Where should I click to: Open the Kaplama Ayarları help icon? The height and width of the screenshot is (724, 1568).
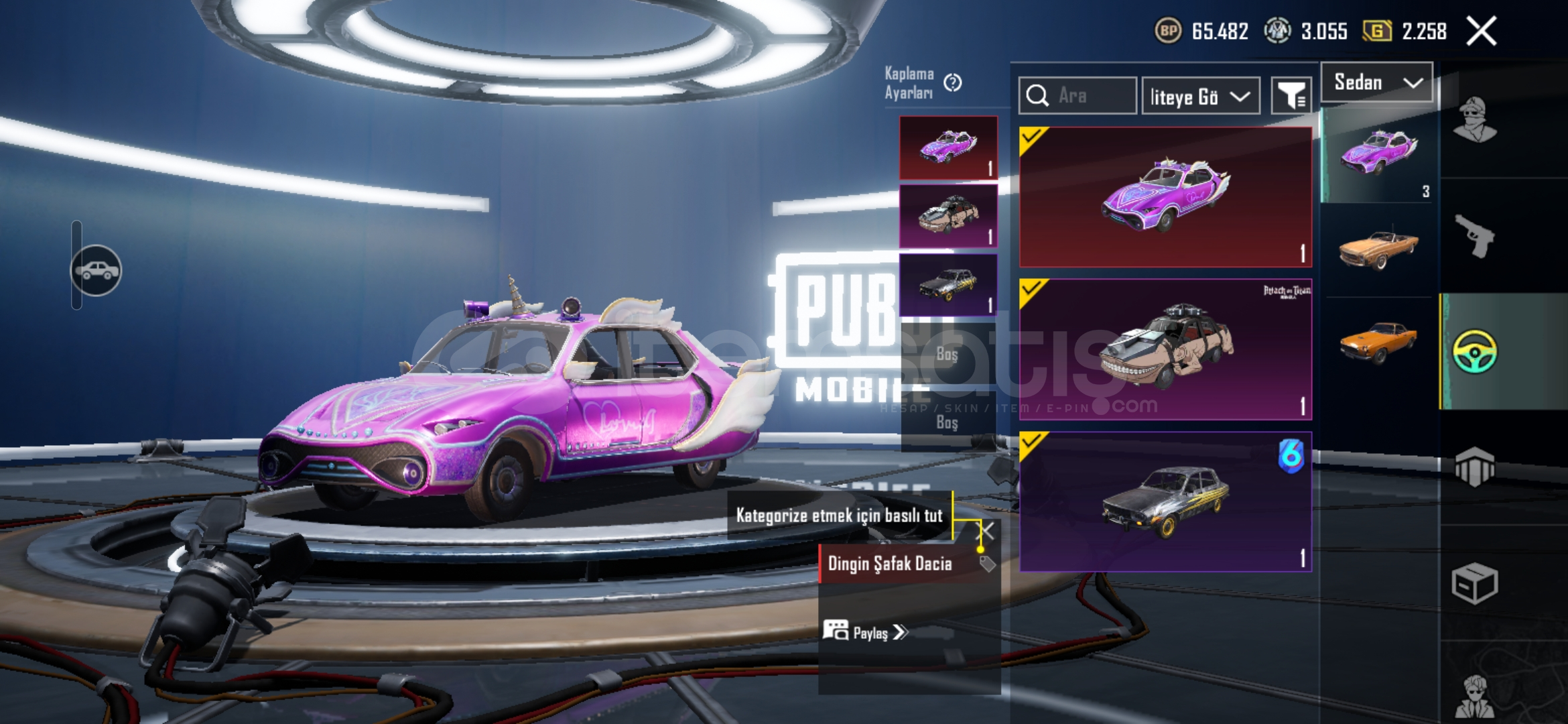click(x=952, y=82)
